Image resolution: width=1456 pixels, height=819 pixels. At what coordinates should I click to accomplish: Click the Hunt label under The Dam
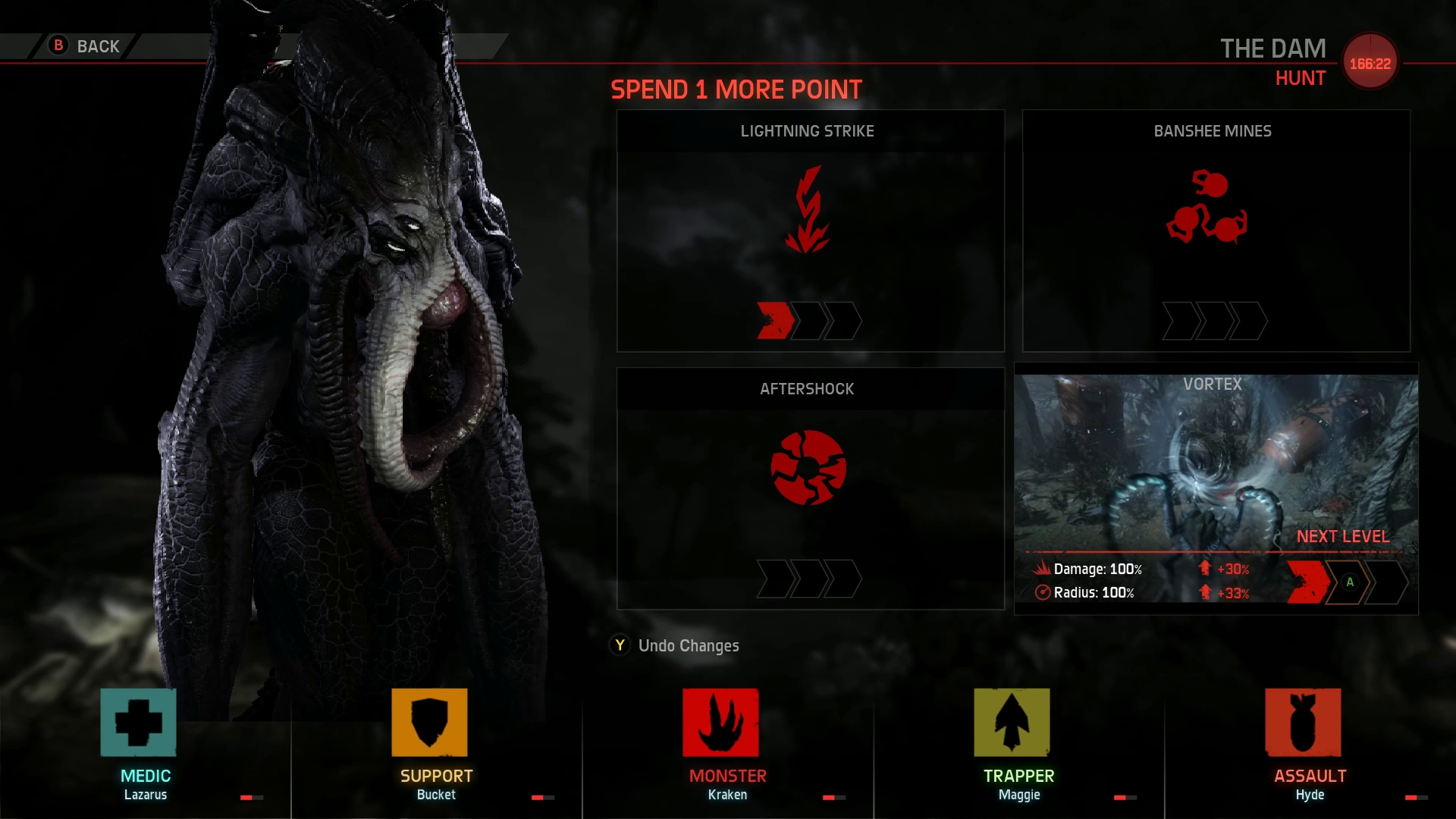[x=1301, y=78]
